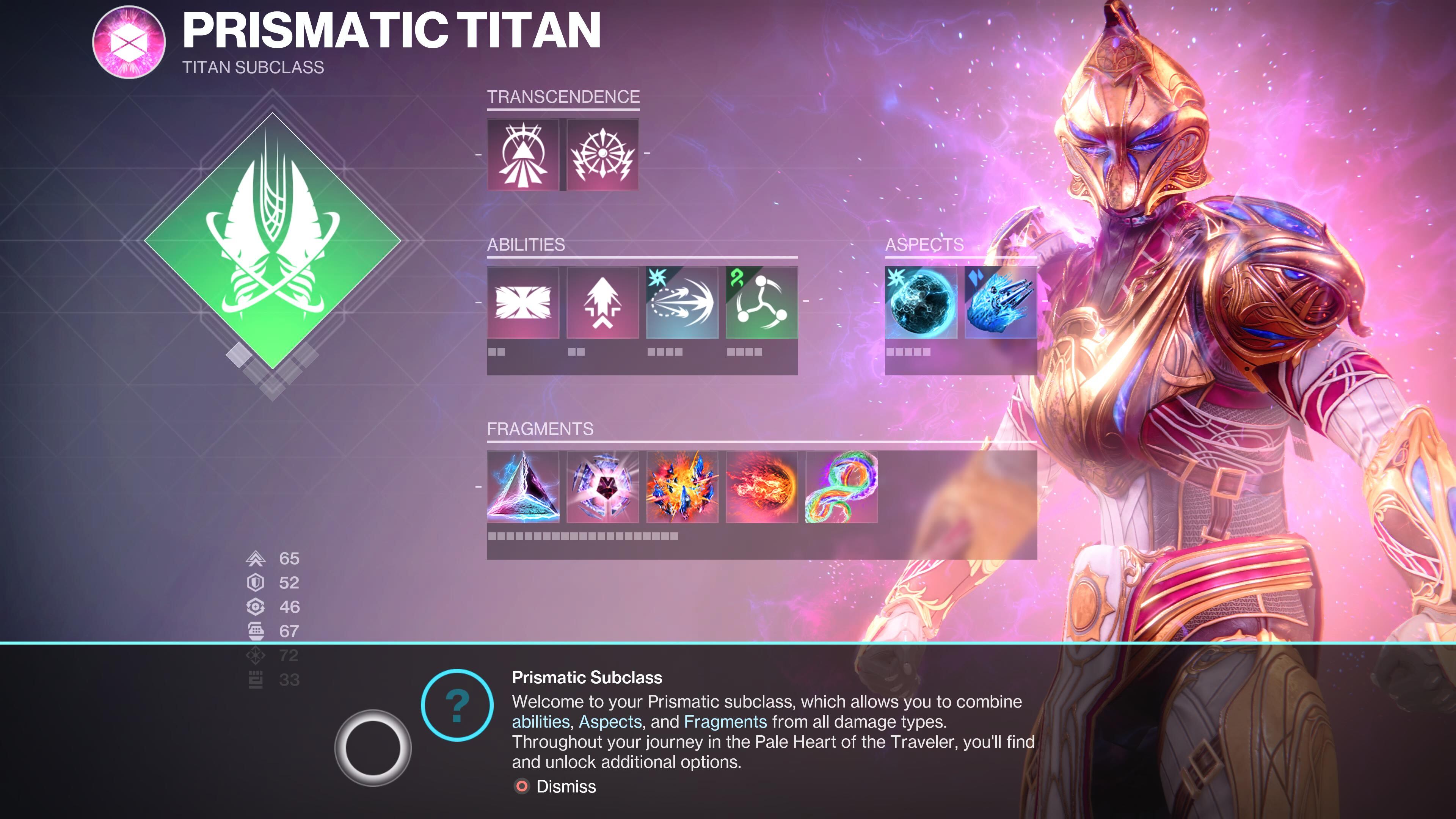
Task: Select the green diamond super ability icon
Action: (273, 242)
